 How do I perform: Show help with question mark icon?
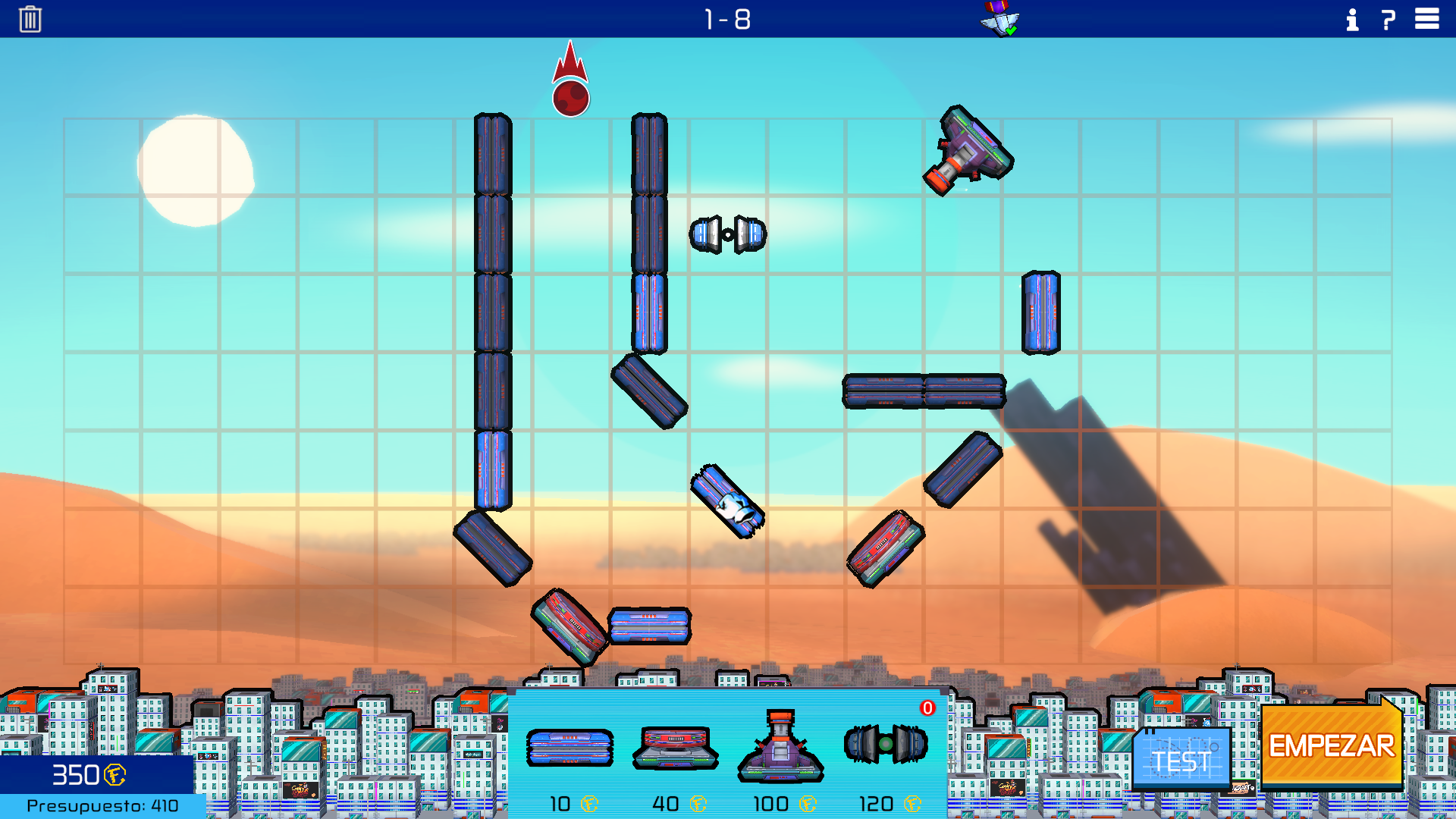click(x=1389, y=20)
